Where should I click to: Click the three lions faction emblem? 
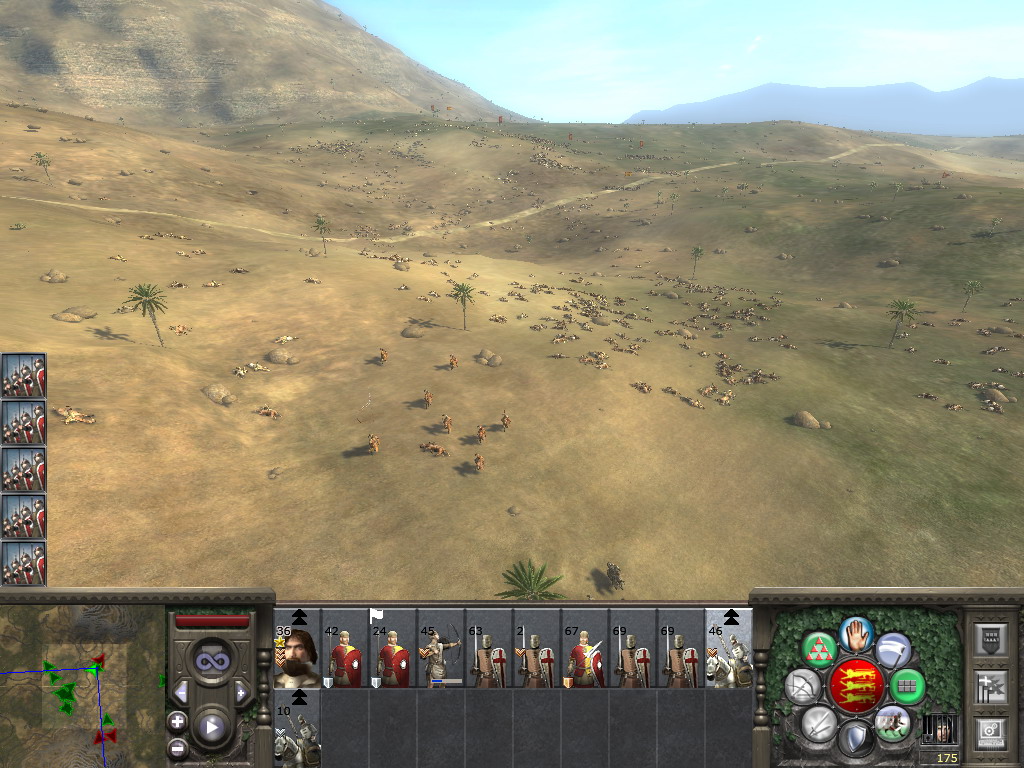pos(855,686)
